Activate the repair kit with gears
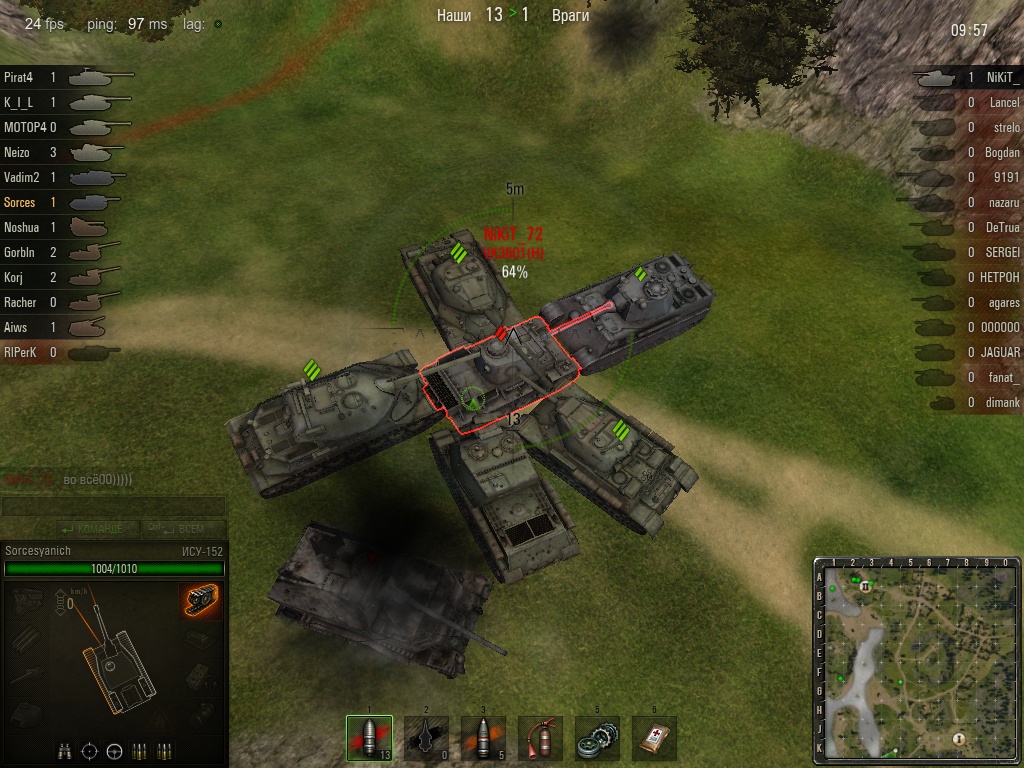 click(597, 738)
